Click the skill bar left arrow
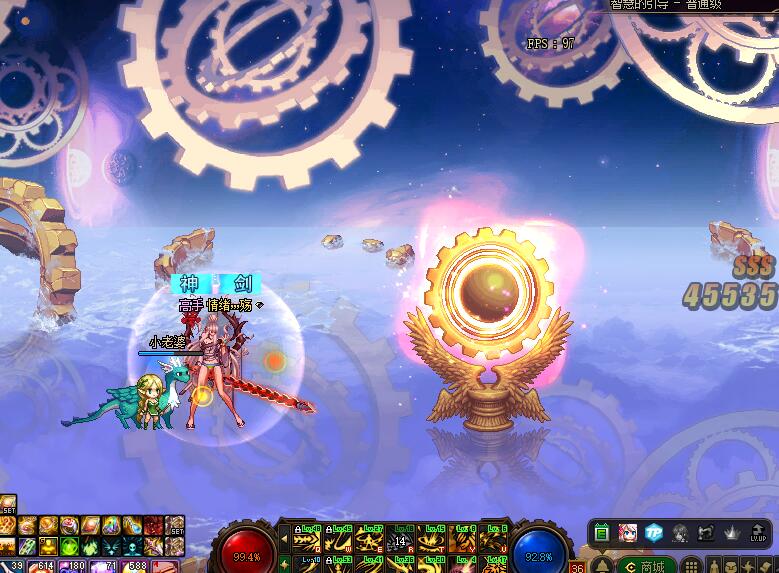The width and height of the screenshot is (779, 573). [283, 540]
